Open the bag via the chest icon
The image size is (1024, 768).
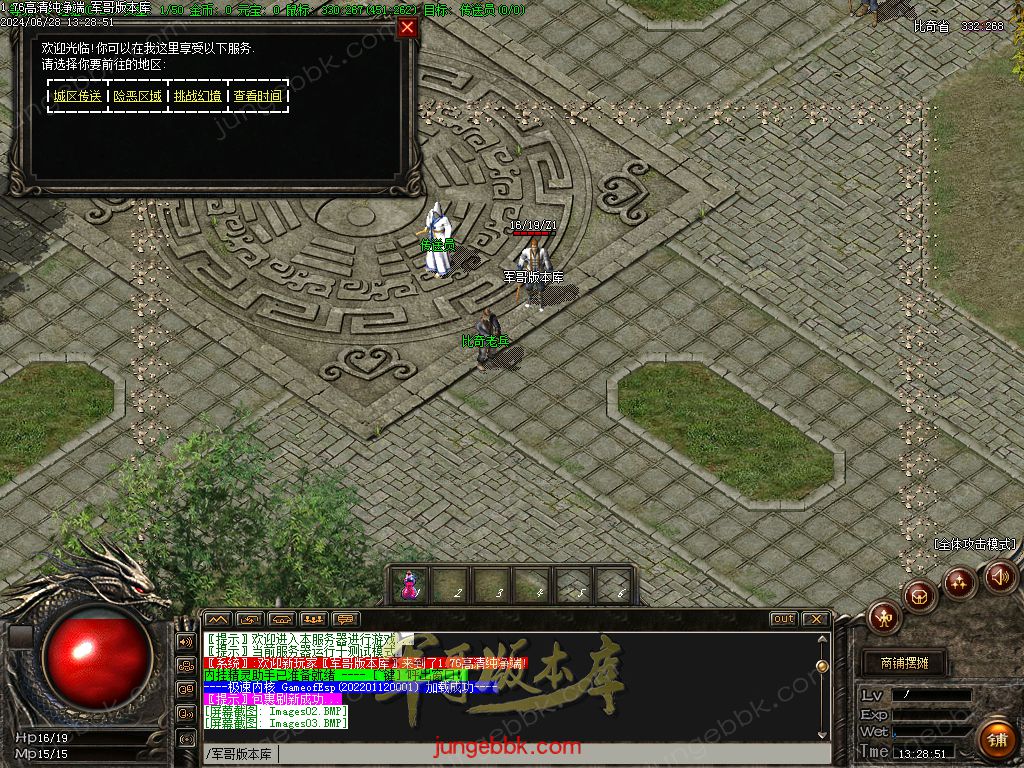tap(920, 597)
